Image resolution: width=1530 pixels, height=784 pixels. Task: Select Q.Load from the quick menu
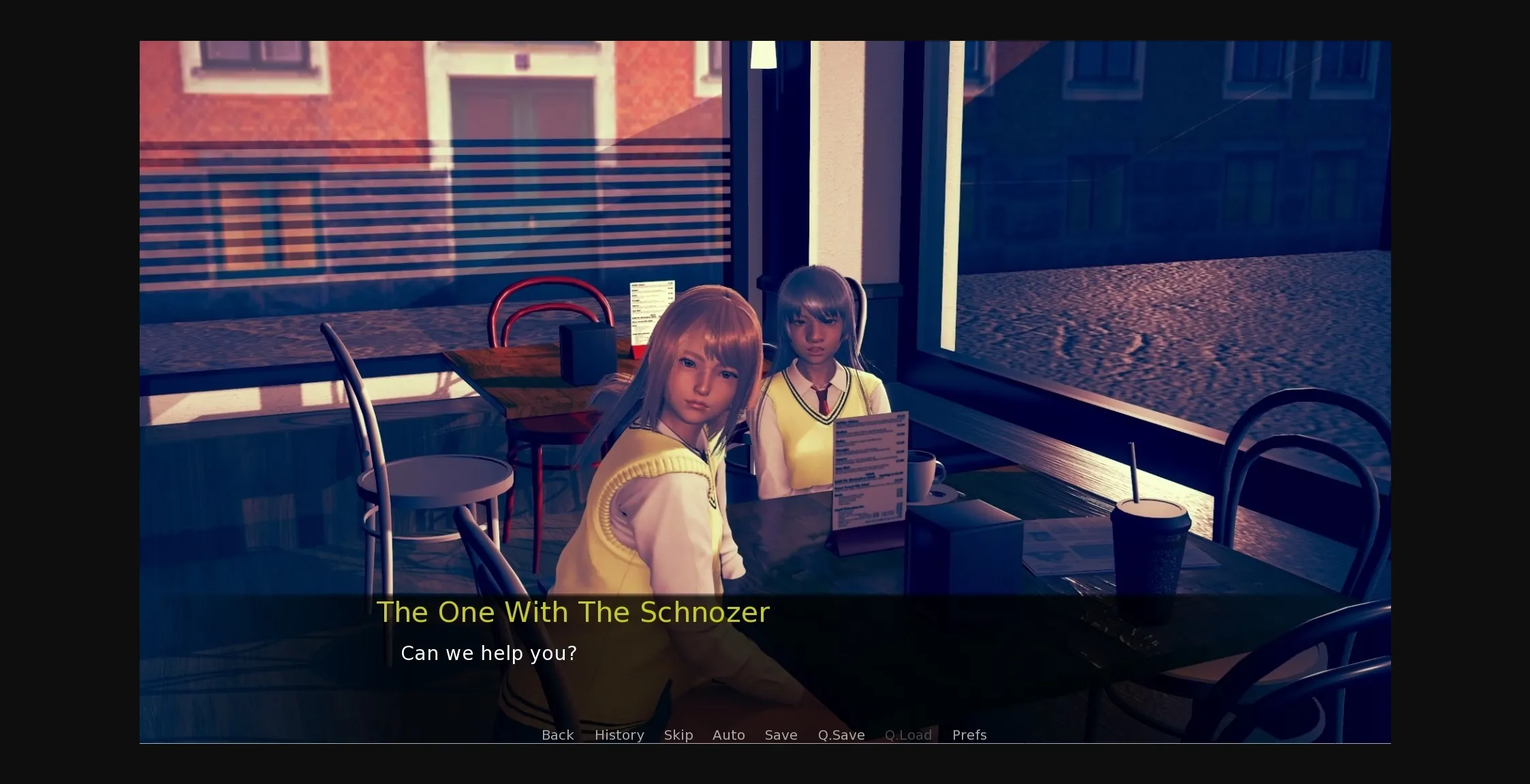(908, 735)
